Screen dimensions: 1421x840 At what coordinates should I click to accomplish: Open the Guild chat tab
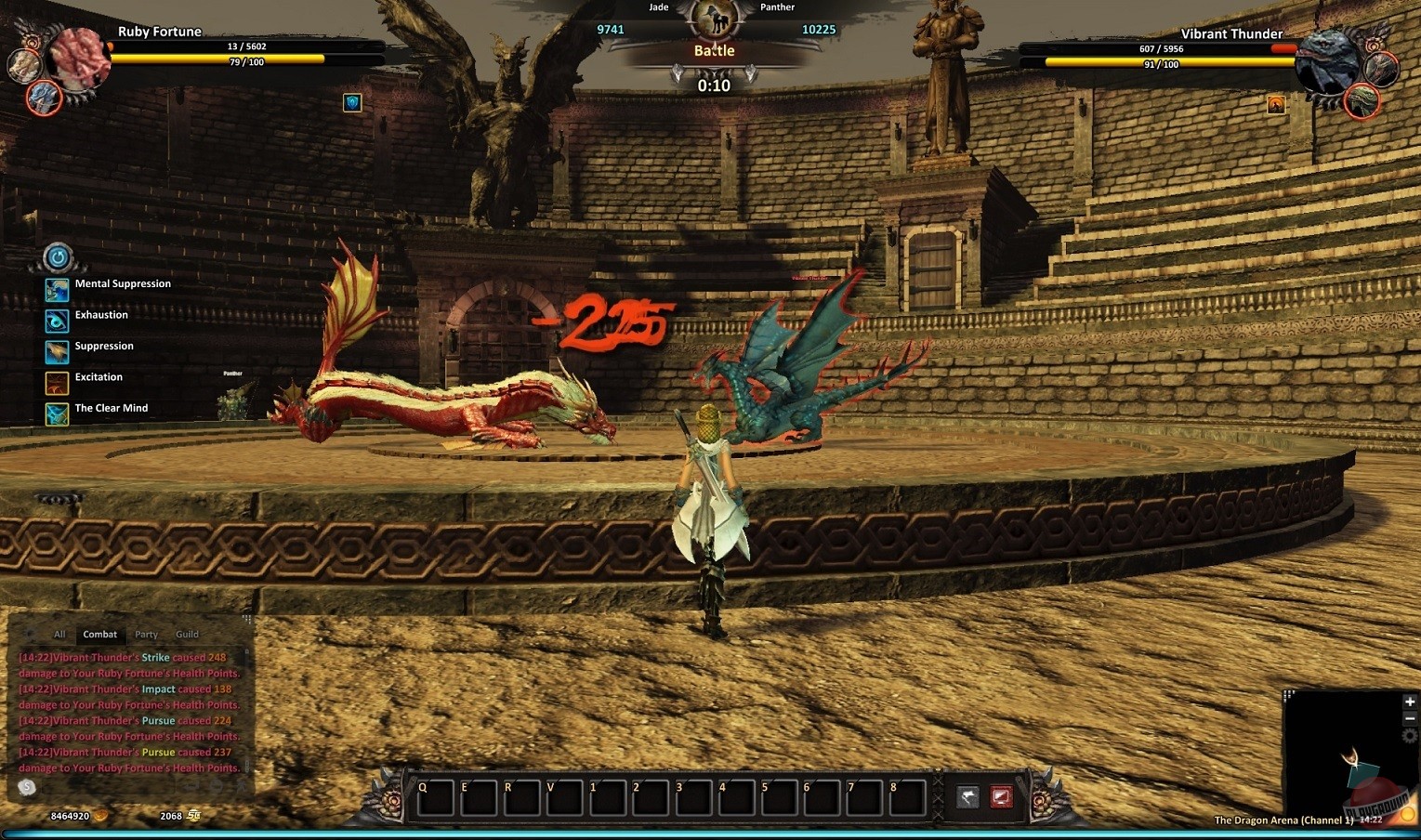point(186,634)
